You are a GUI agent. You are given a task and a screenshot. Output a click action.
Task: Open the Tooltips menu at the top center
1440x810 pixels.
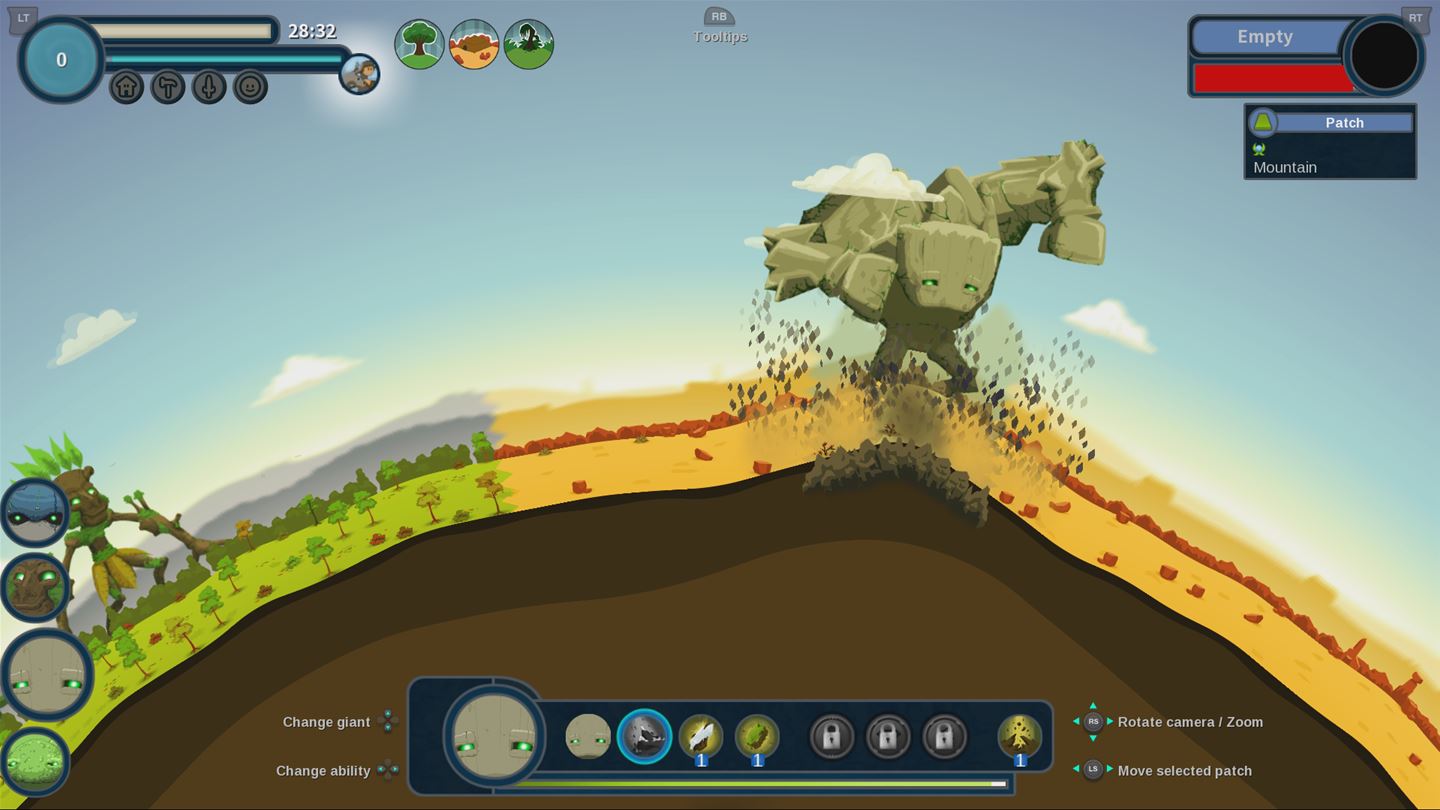(x=719, y=25)
